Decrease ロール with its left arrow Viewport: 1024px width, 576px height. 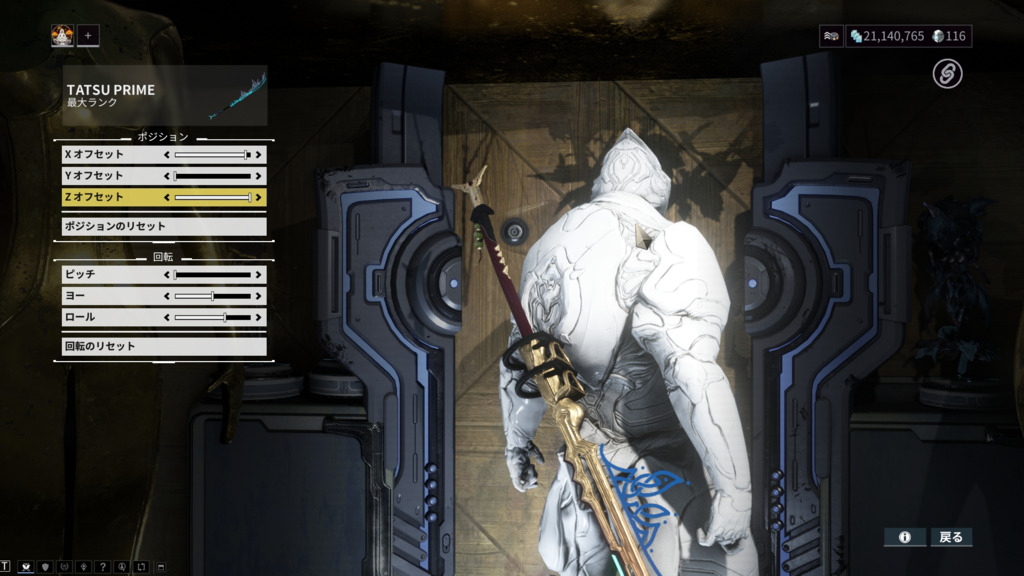(167, 317)
